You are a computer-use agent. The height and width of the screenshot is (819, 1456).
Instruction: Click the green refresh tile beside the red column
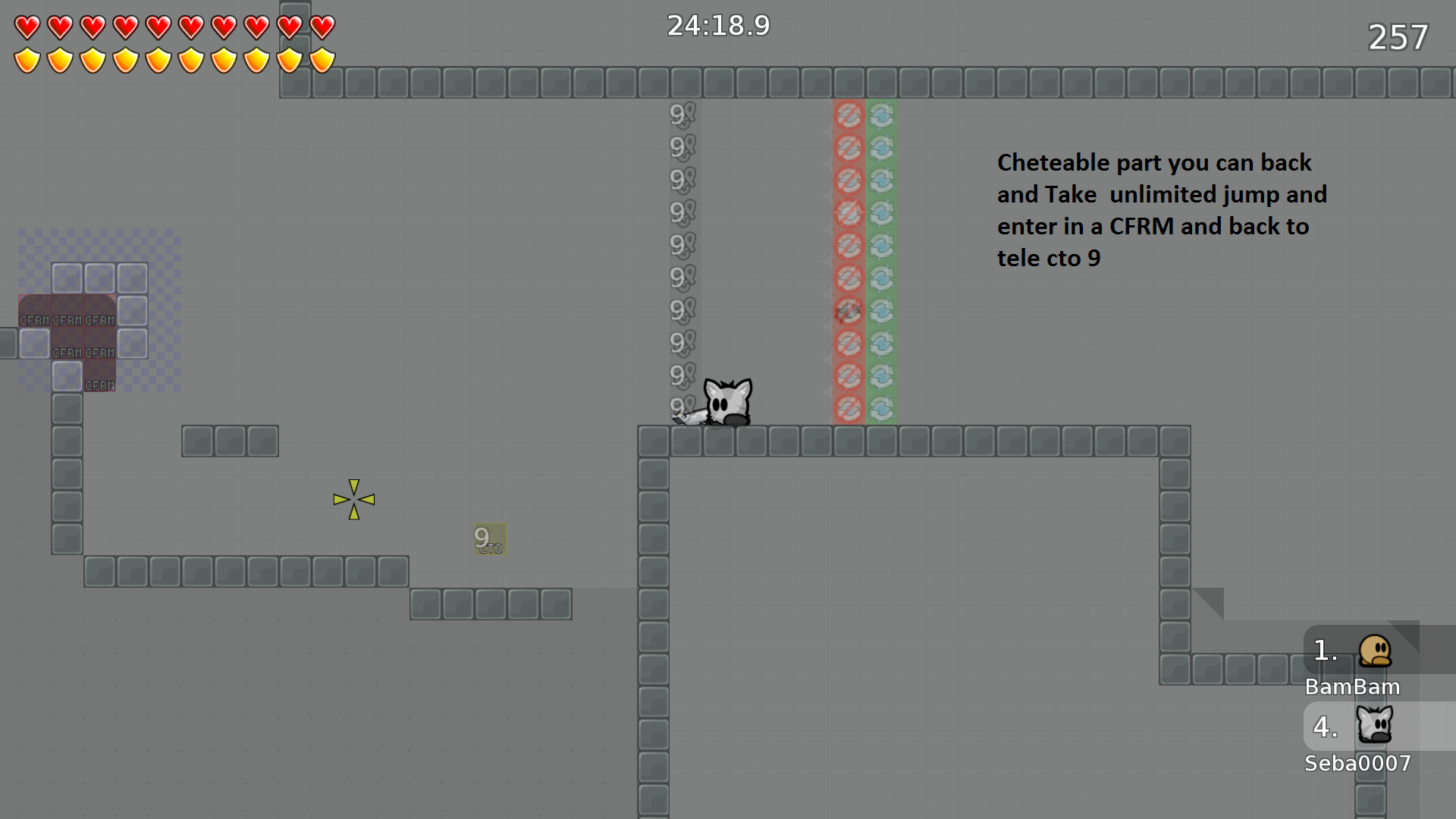881,115
